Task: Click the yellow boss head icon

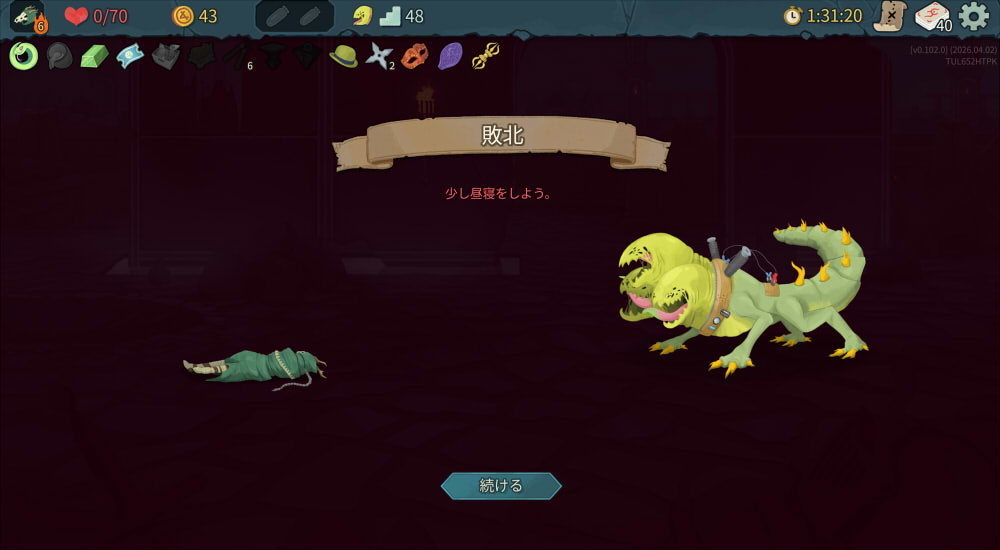Action: [362, 16]
